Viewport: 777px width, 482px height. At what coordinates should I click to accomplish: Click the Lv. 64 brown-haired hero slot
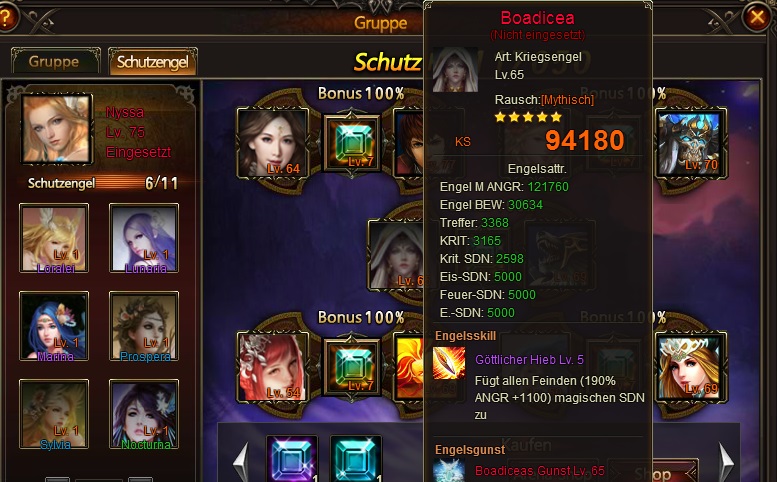272,142
